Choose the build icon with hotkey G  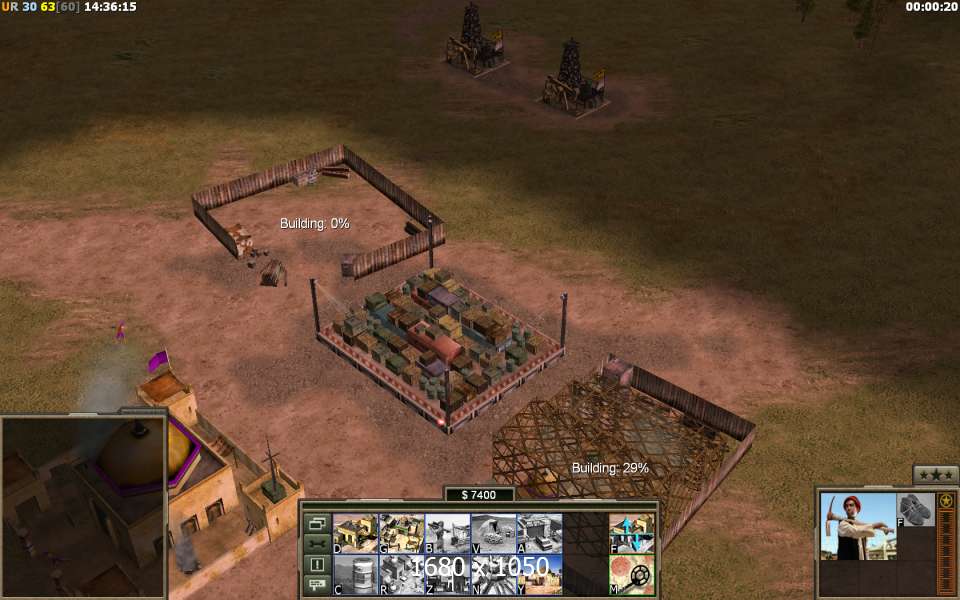pyautogui.click(x=401, y=533)
